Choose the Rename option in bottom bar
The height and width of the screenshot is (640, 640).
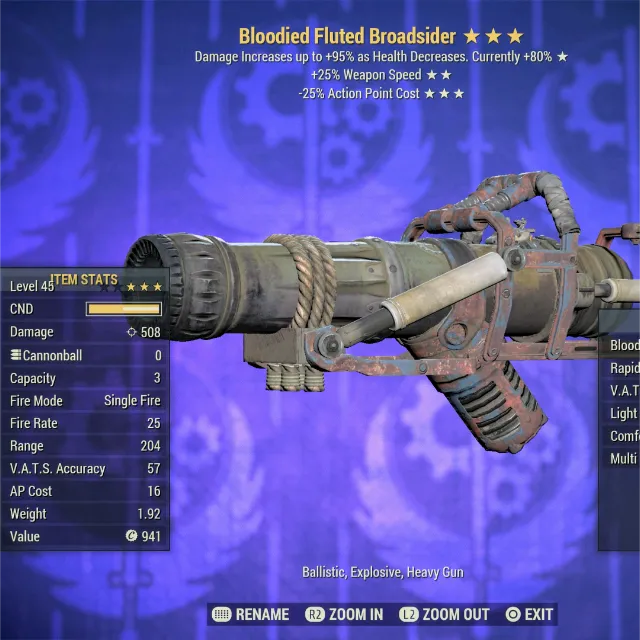click(251, 614)
